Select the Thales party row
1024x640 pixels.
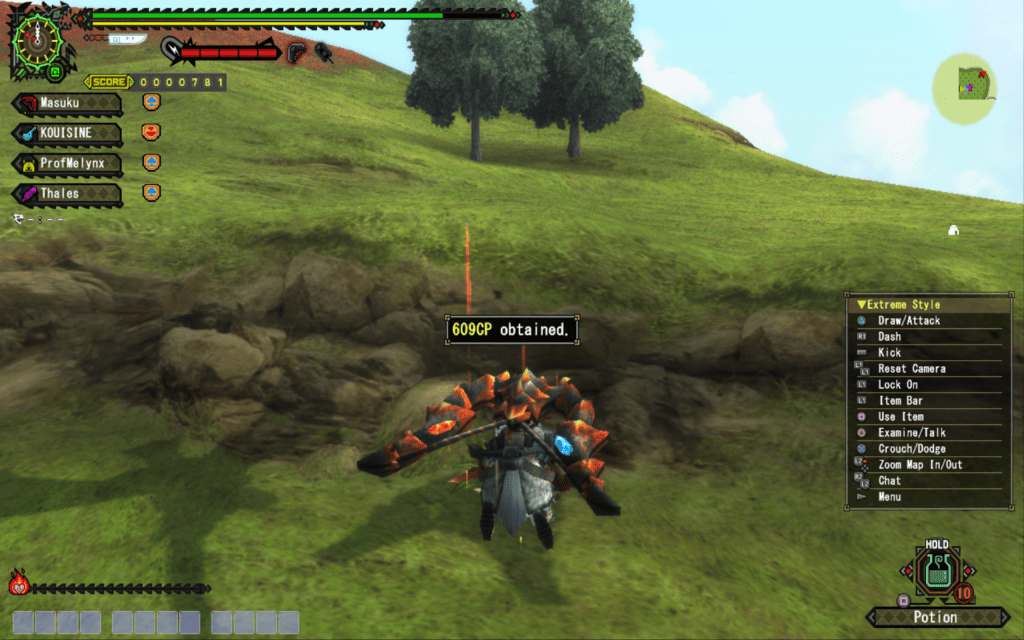[66, 193]
